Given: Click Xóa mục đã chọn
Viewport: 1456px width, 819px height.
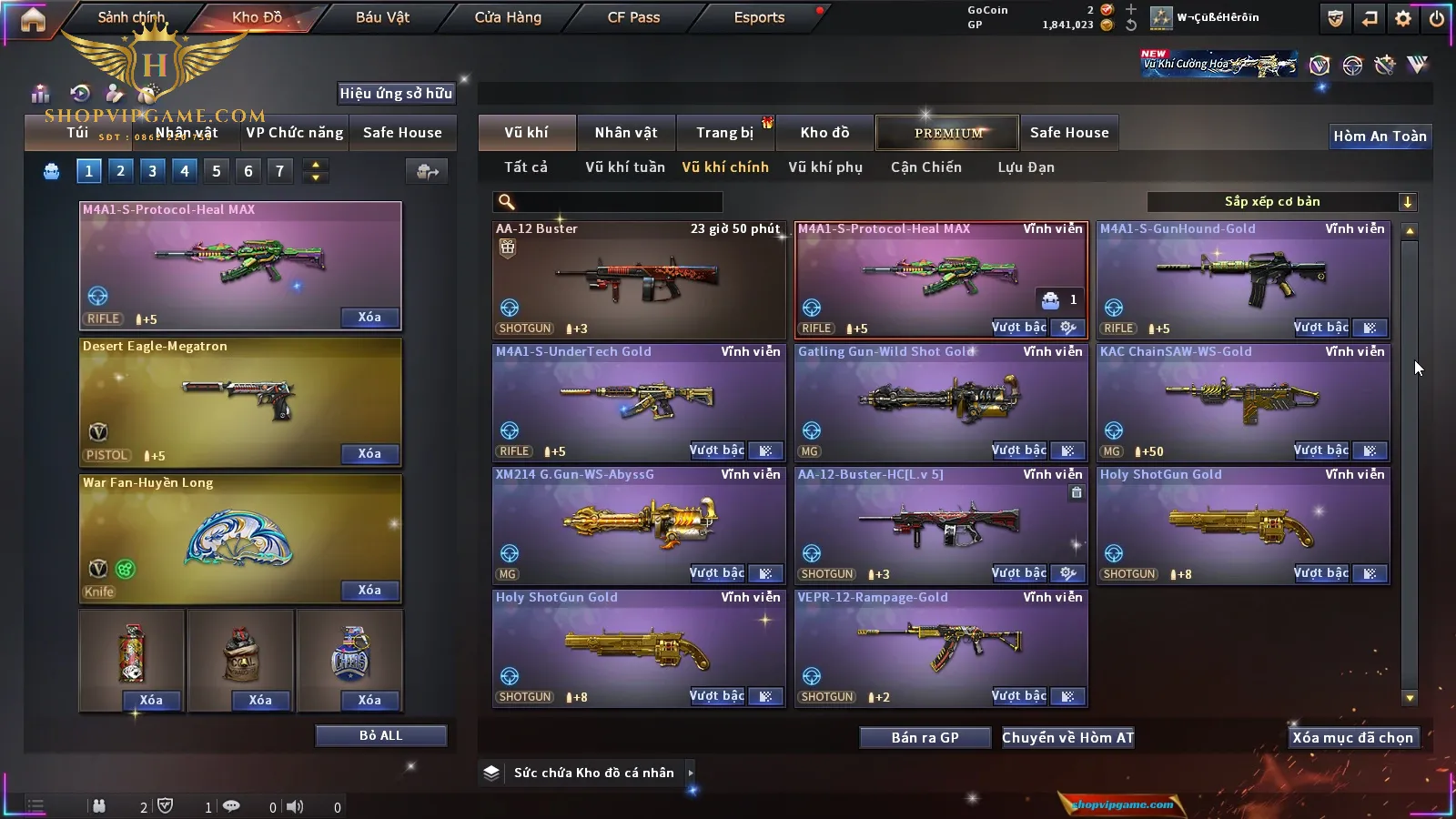Looking at the screenshot, I should point(1352,738).
